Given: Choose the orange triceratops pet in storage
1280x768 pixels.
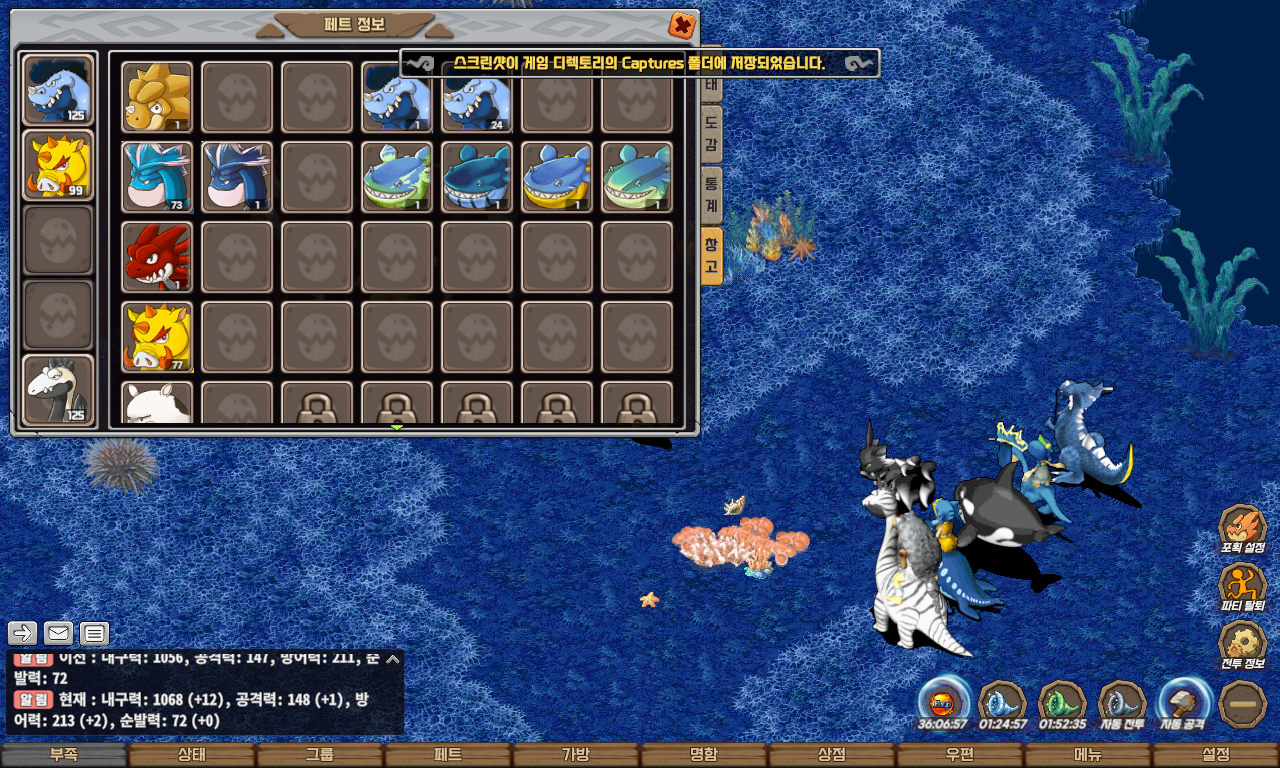Looking at the screenshot, I should (157, 97).
